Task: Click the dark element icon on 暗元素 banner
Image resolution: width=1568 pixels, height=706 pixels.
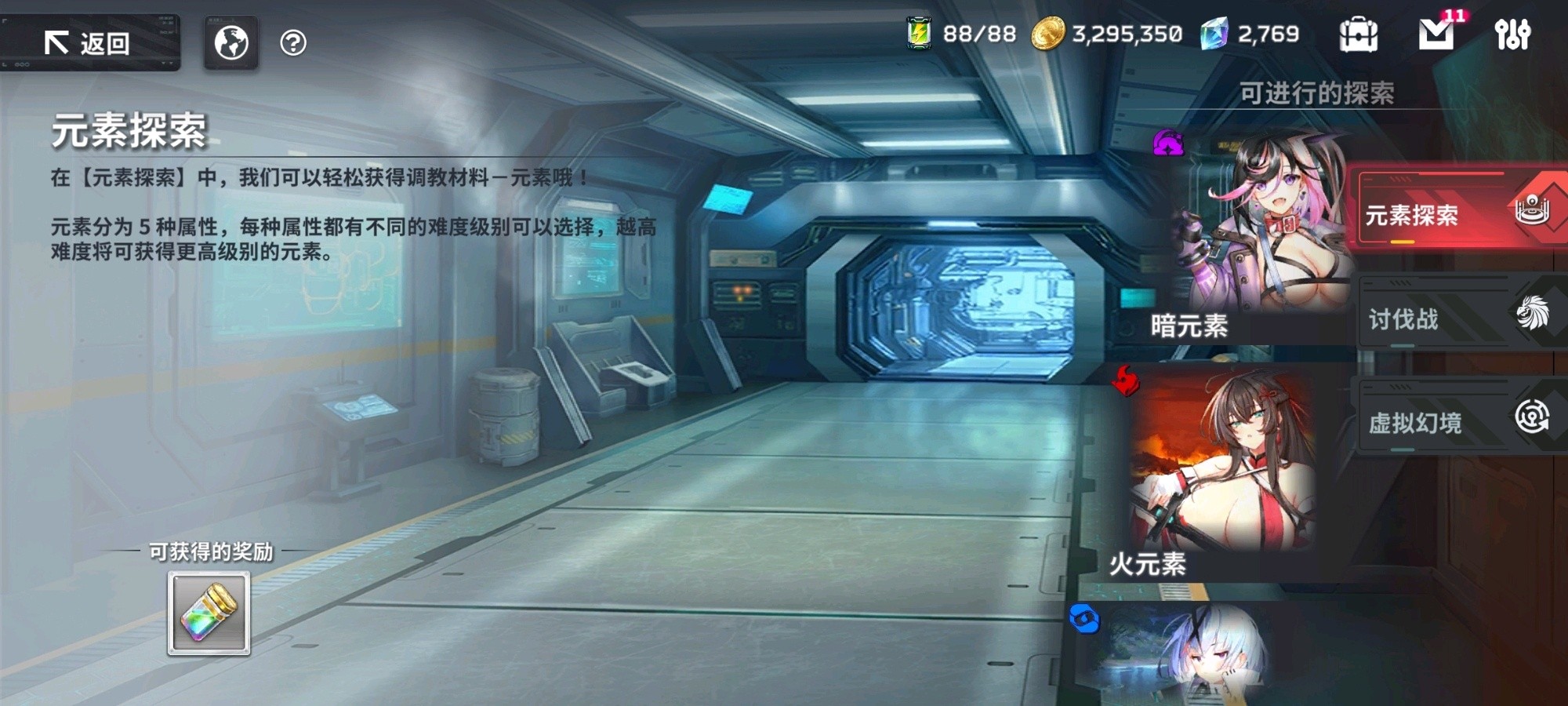Action: 1167,141
